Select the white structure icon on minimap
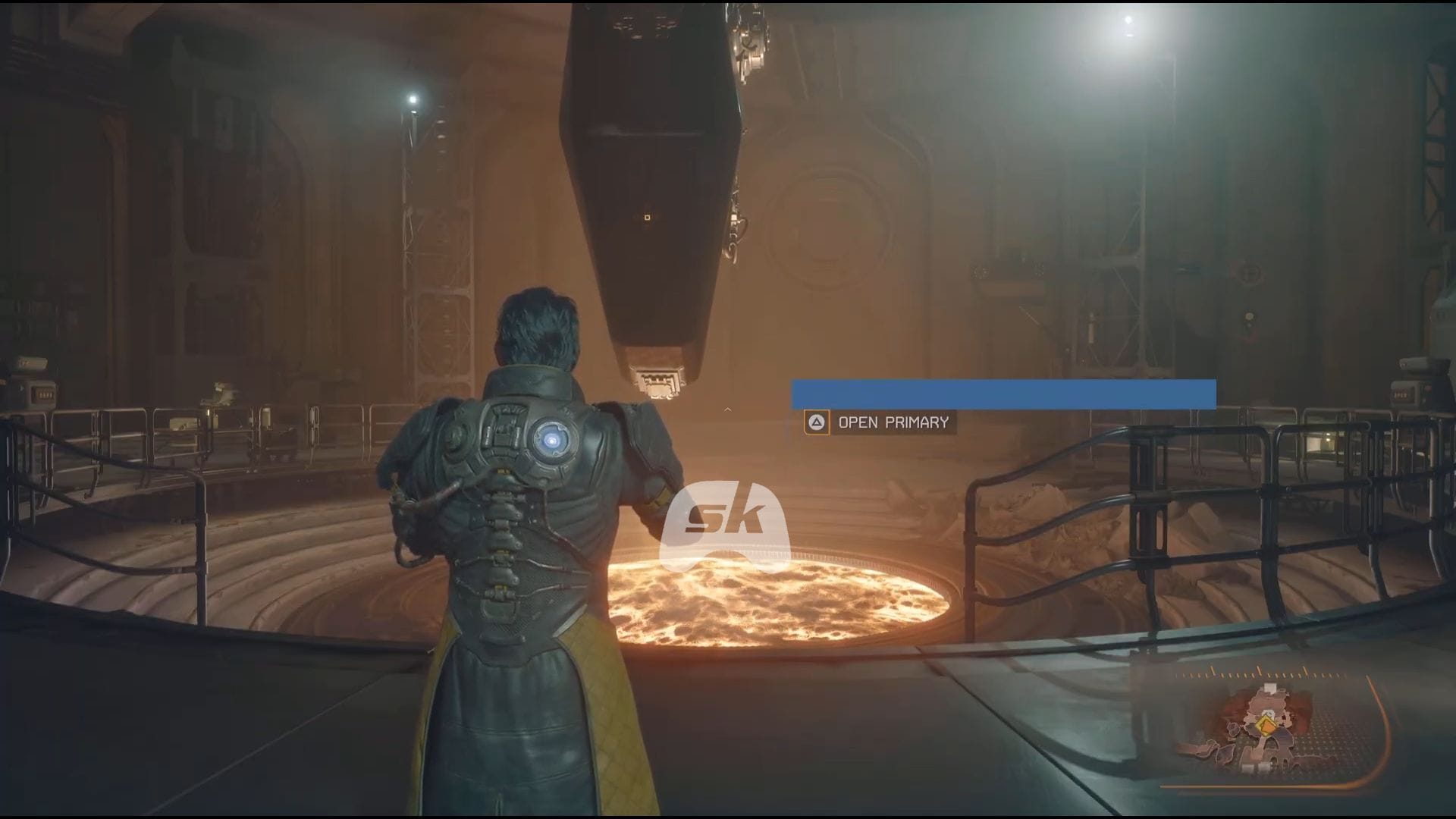The height and width of the screenshot is (819, 1456). tap(1271, 687)
